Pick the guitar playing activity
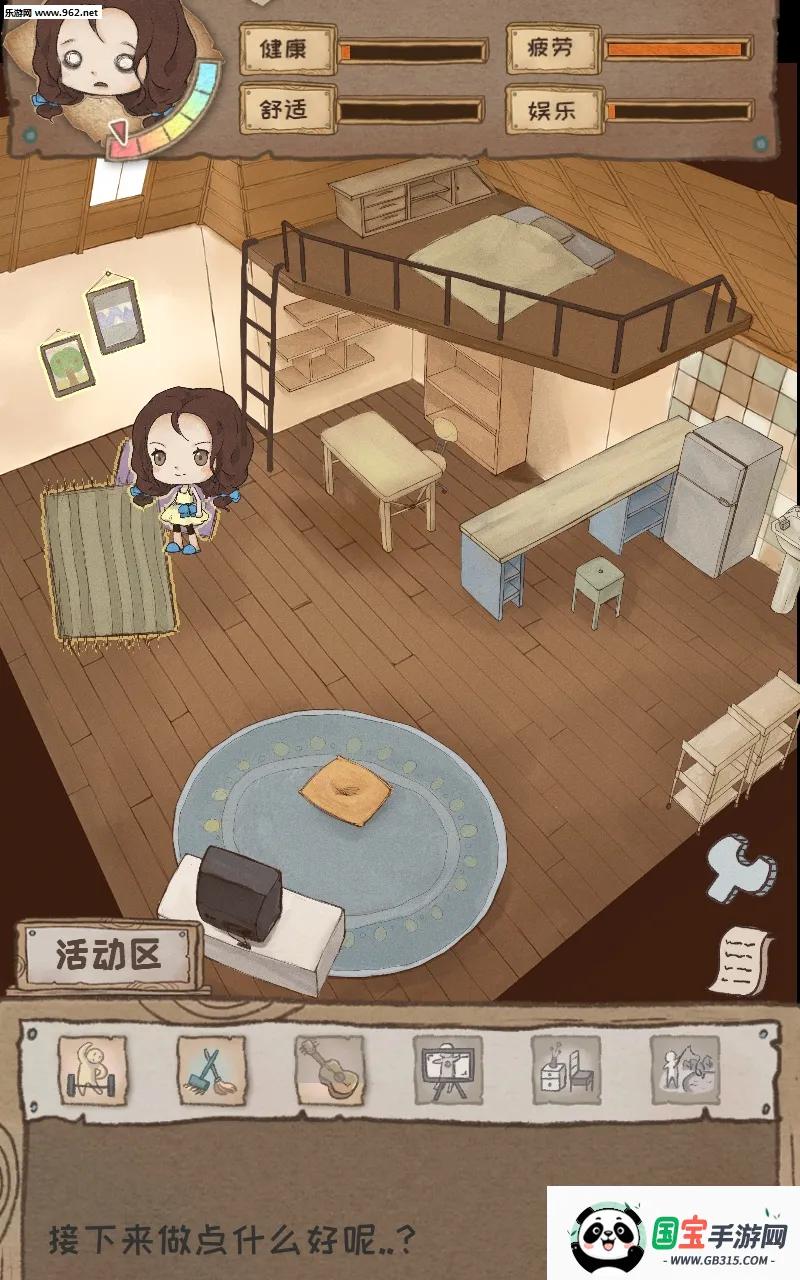 click(x=329, y=1070)
